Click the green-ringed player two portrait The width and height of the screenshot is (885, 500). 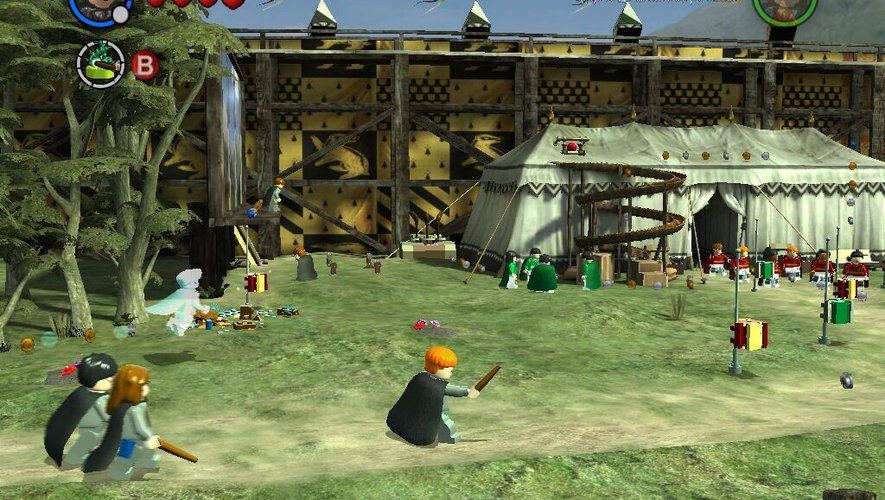784,8
